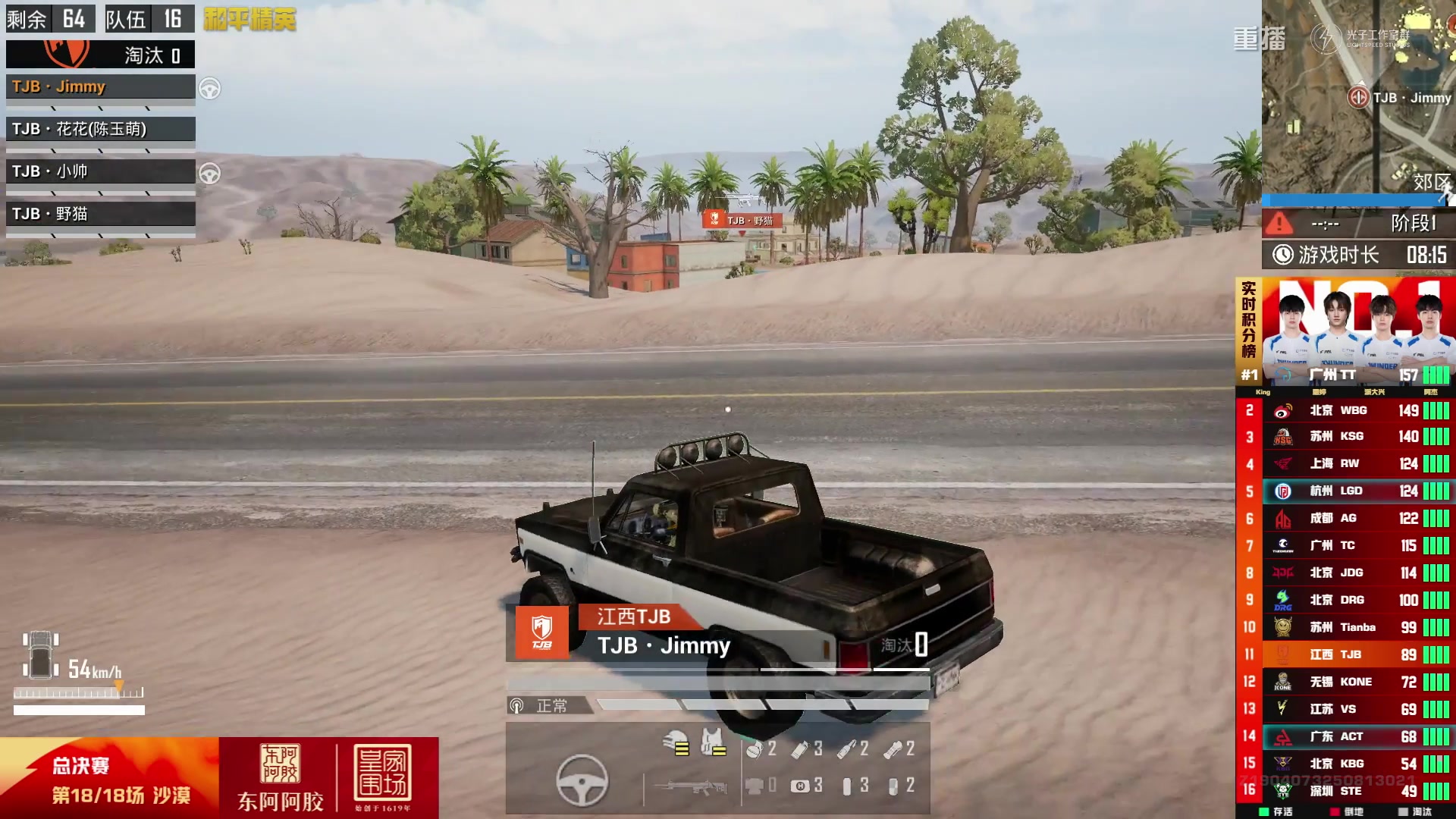The width and height of the screenshot is (1456, 819).
Task: Select the 苏州 KSG leaderboard row
Action: point(1345,437)
